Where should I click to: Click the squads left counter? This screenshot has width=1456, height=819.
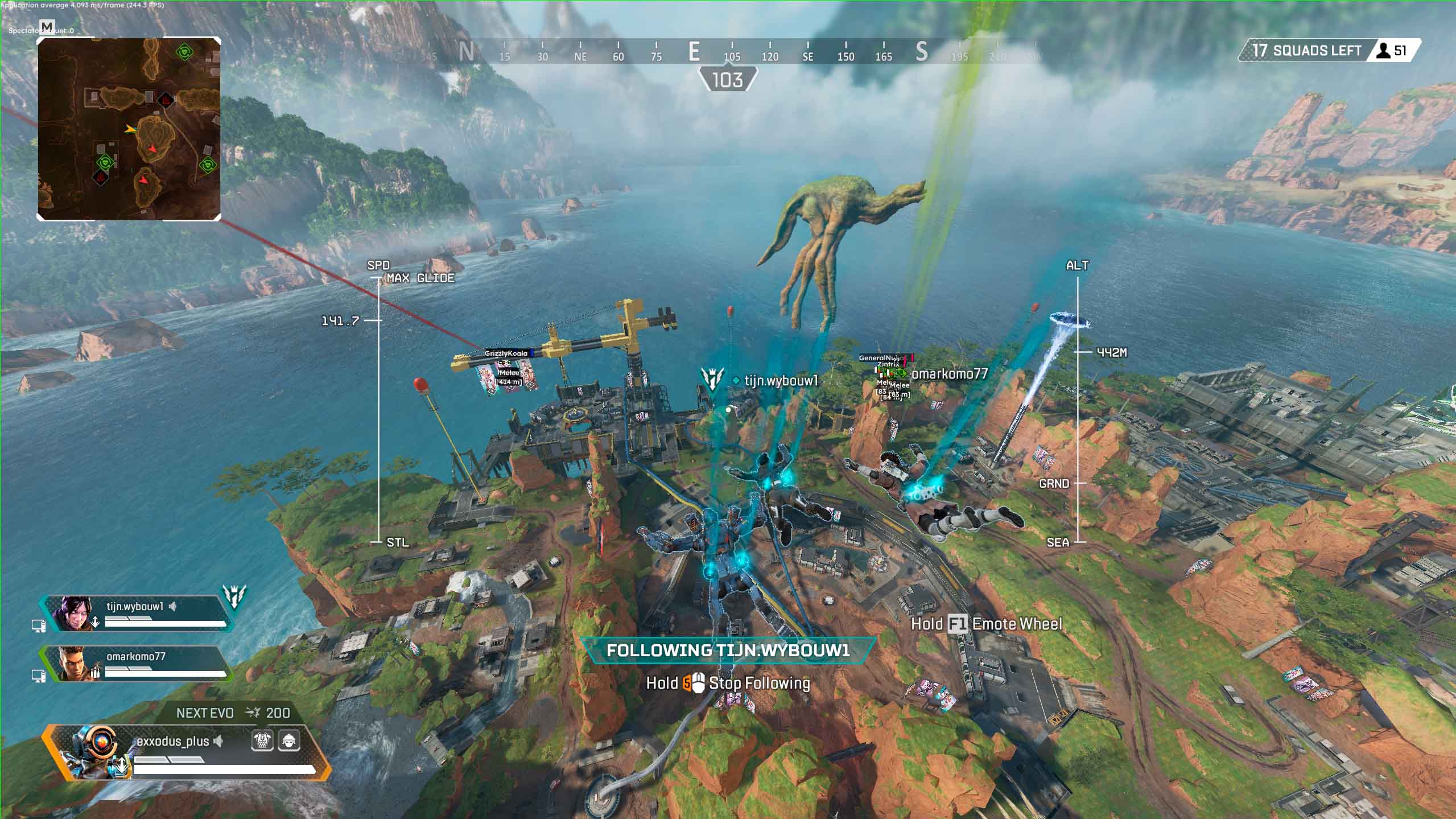coord(1330,51)
